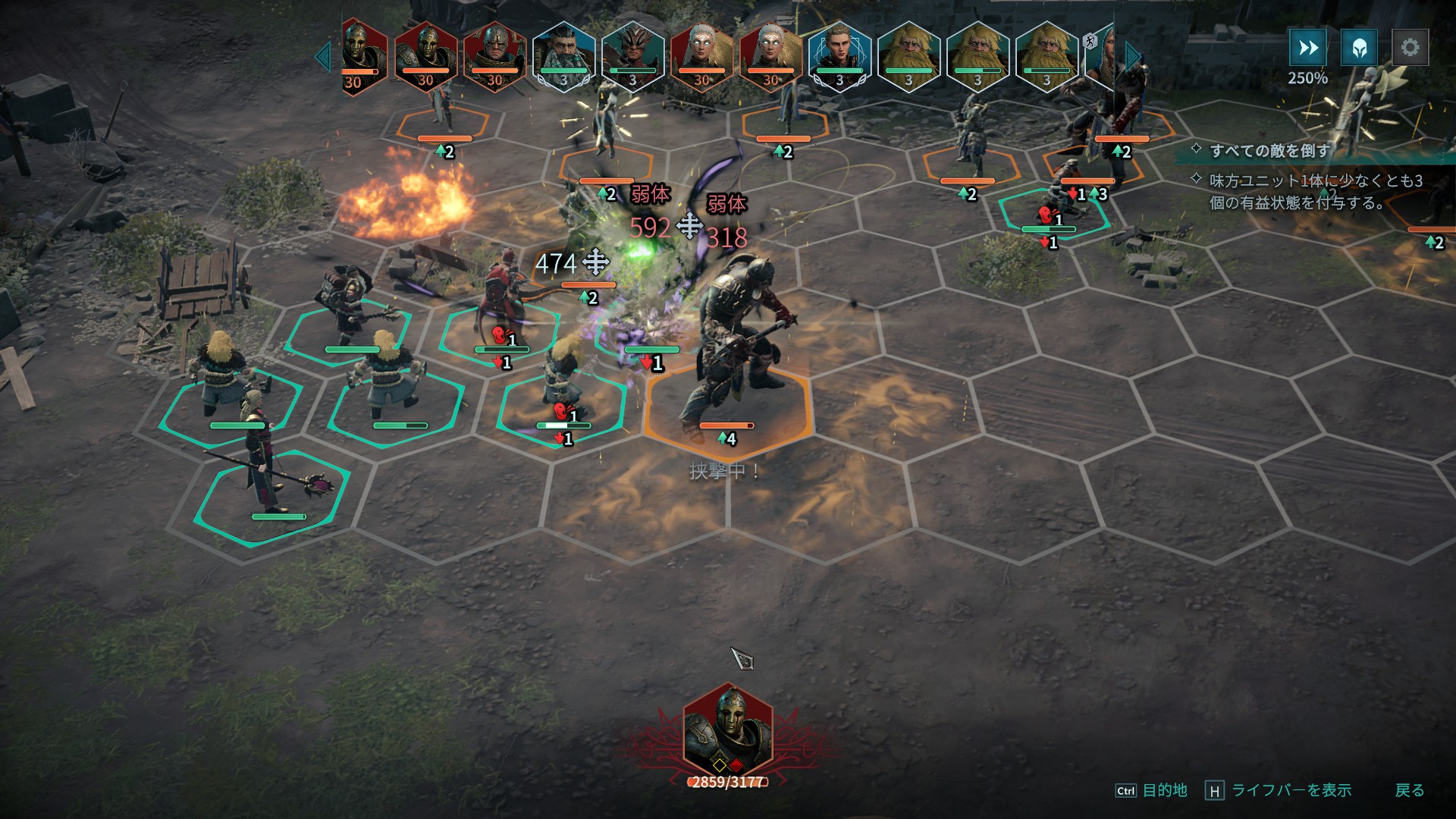Select the active unit portrait showing 2859/3177
Image resolution: width=1456 pixels, height=819 pixels.
[728, 730]
